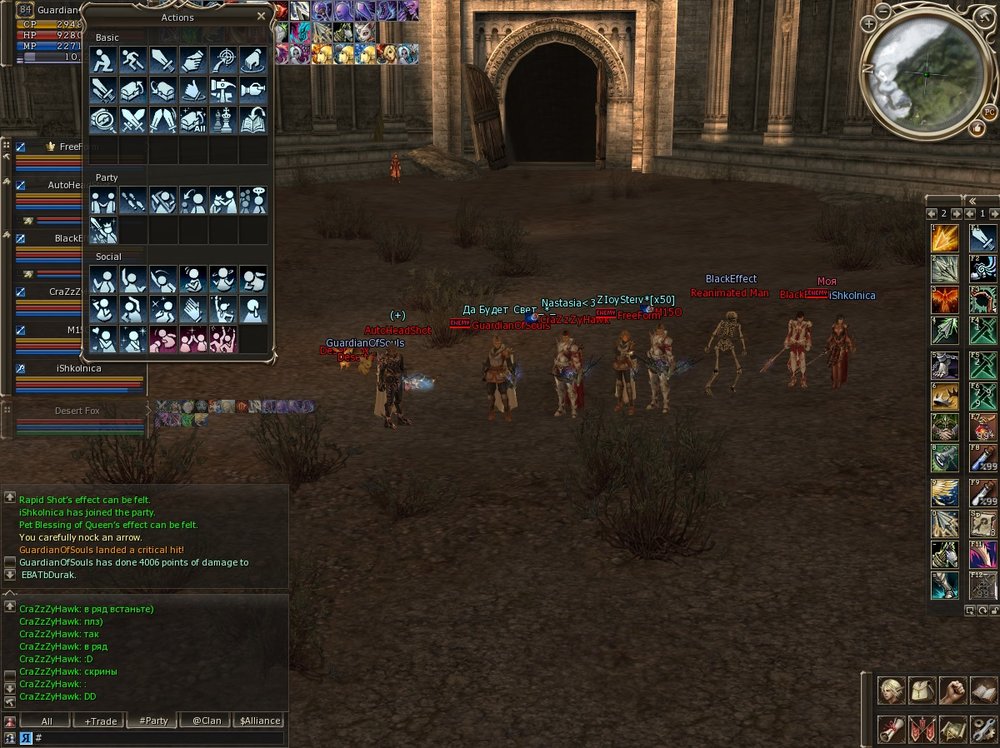The height and width of the screenshot is (748, 1000).
Task: Zoom in the minimap with plus button
Action: [869, 23]
